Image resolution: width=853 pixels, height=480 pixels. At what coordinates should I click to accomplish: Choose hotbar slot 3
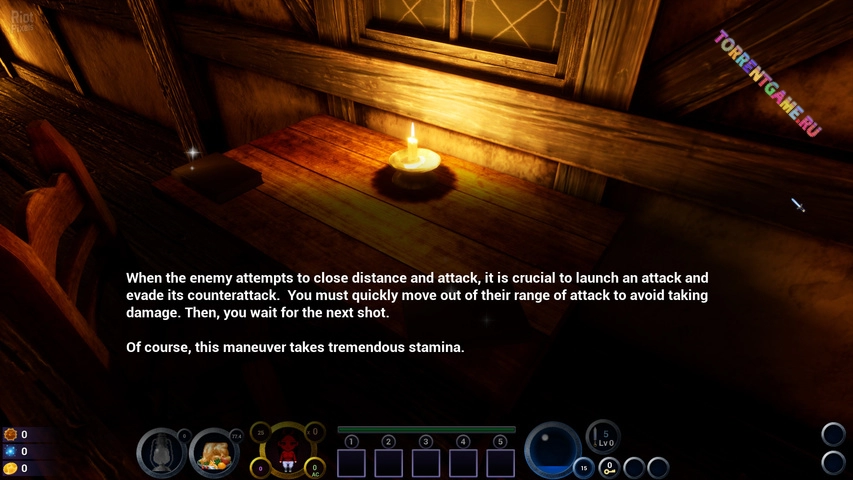point(426,462)
